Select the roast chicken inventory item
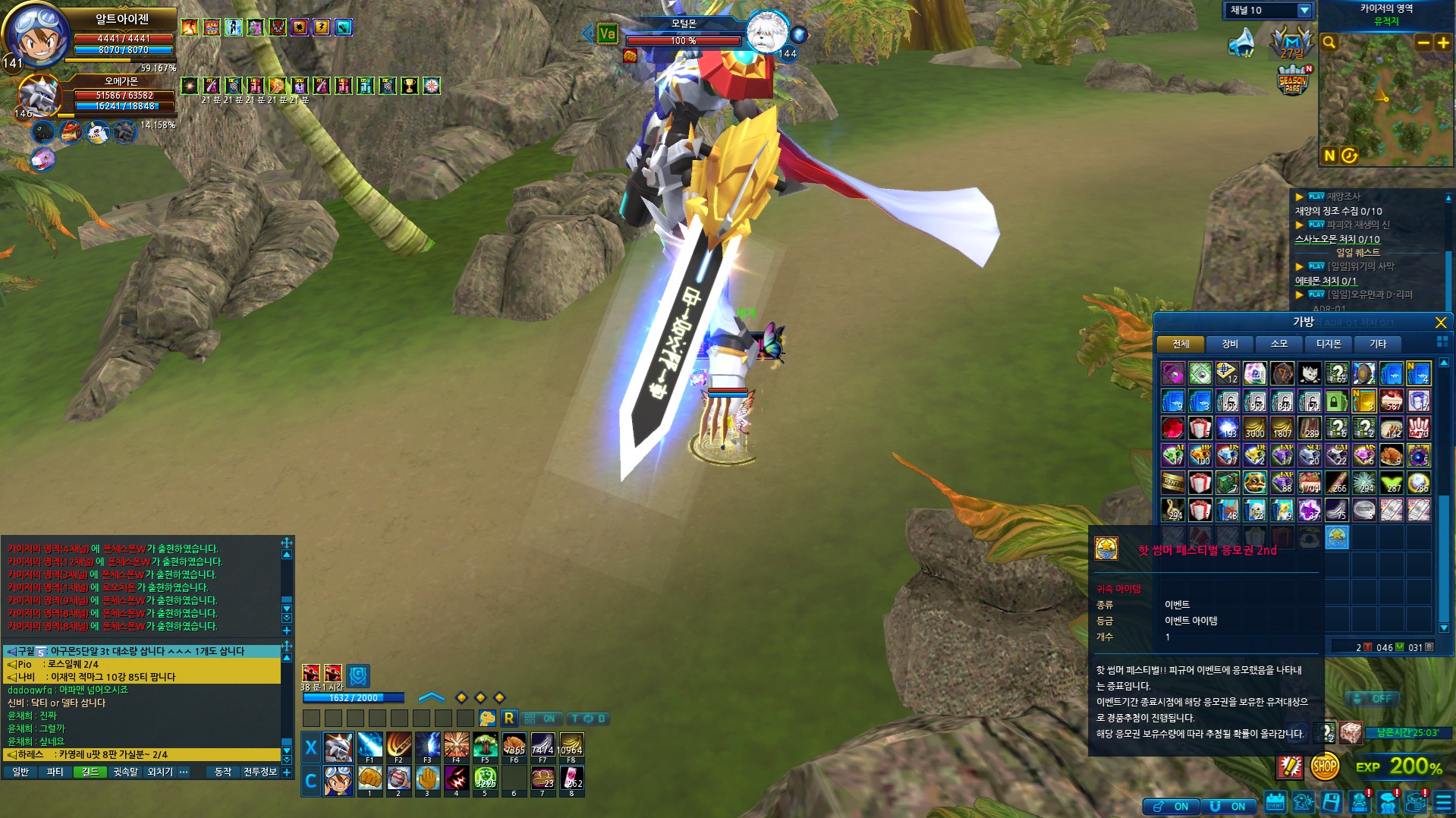This screenshot has height=818, width=1456. tap(1391, 455)
